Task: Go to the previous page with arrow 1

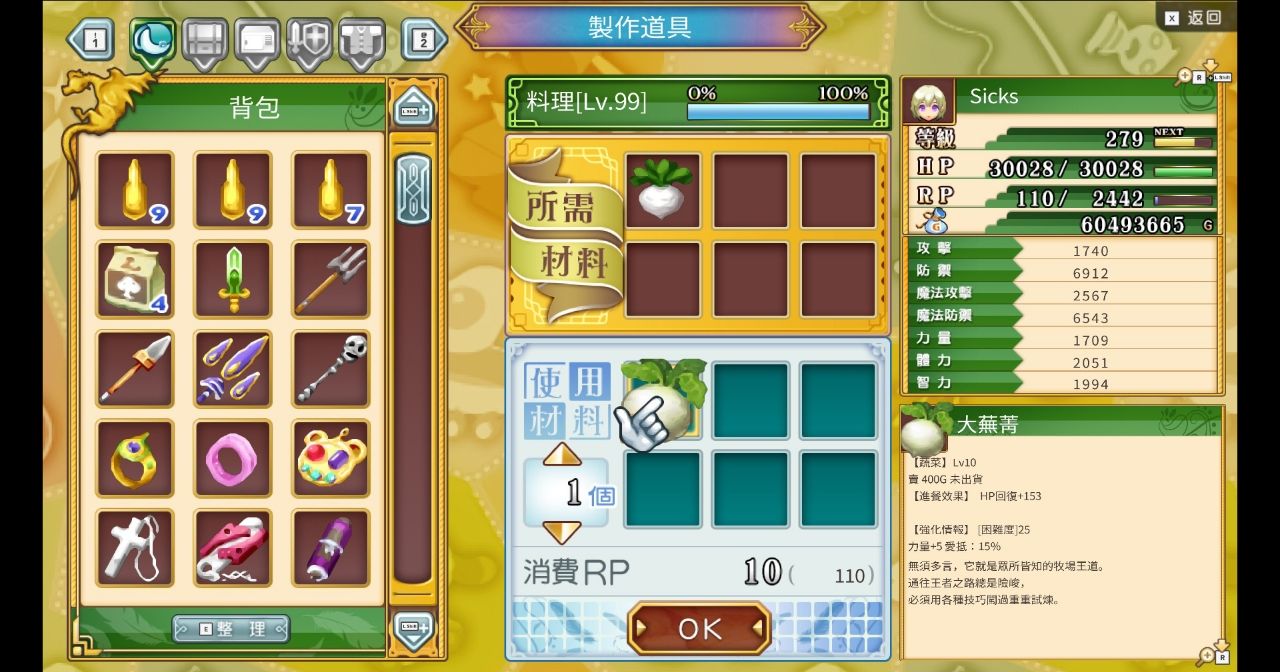Action: 91,40
